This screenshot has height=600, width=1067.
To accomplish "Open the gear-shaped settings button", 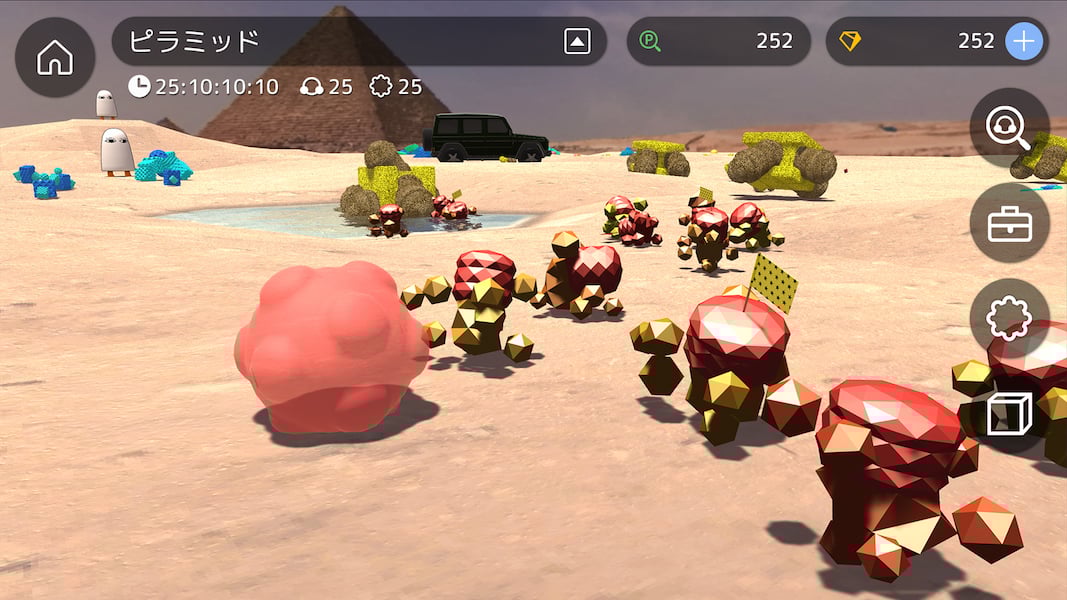I will click(x=1009, y=319).
